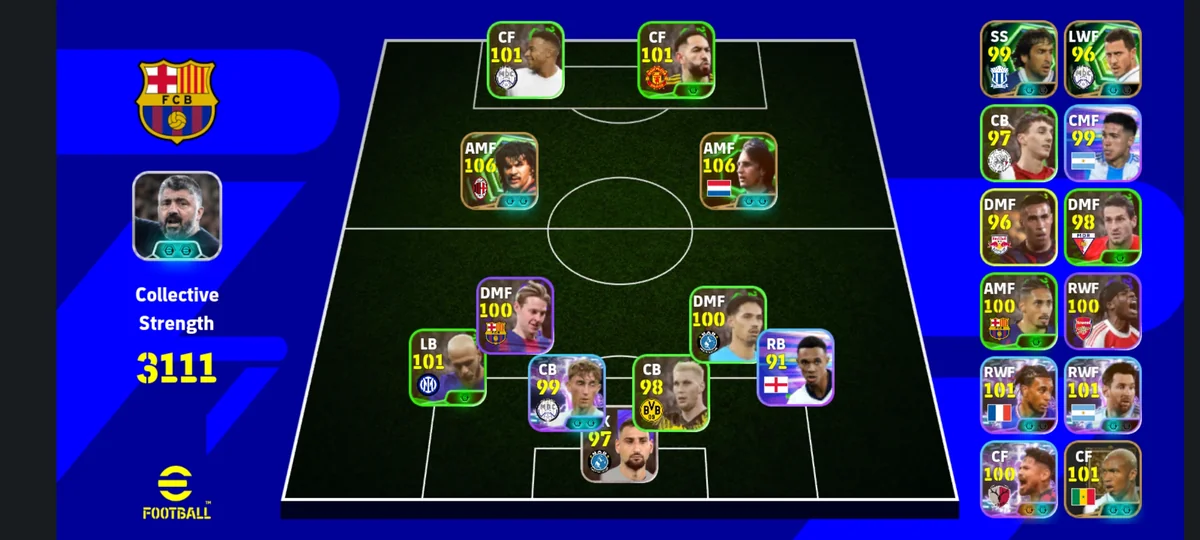Choose the CF 100 substitute card
The image size is (1200, 540).
[1018, 479]
